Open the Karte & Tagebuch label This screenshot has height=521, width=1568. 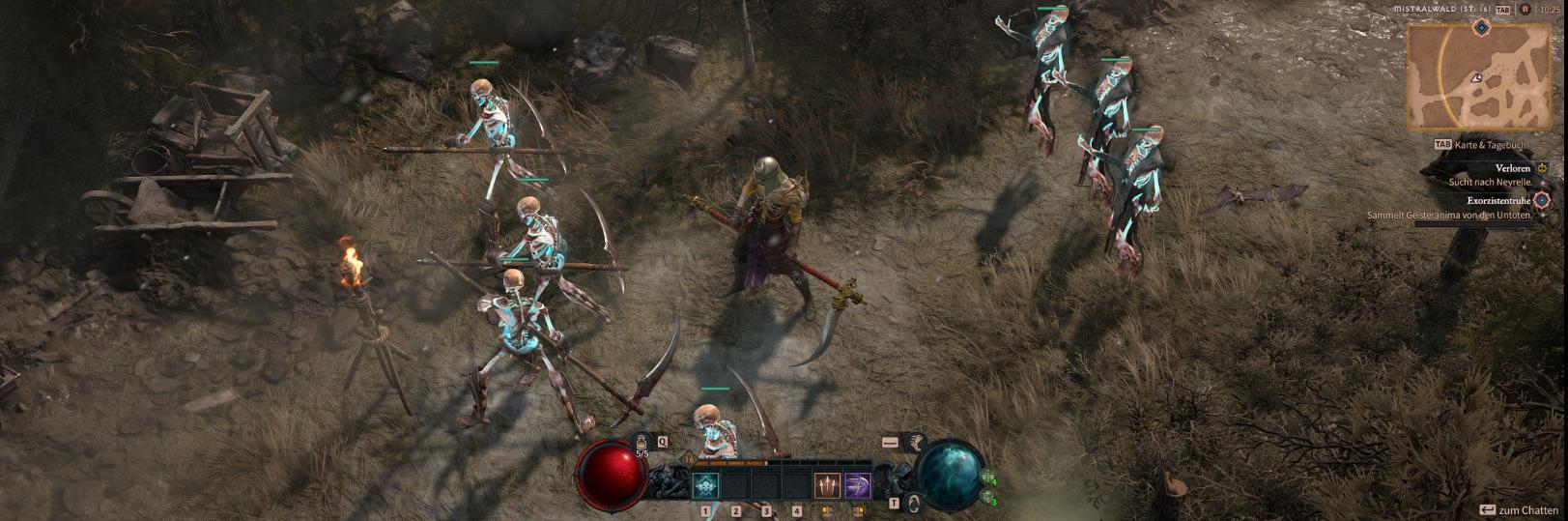click(1488, 145)
